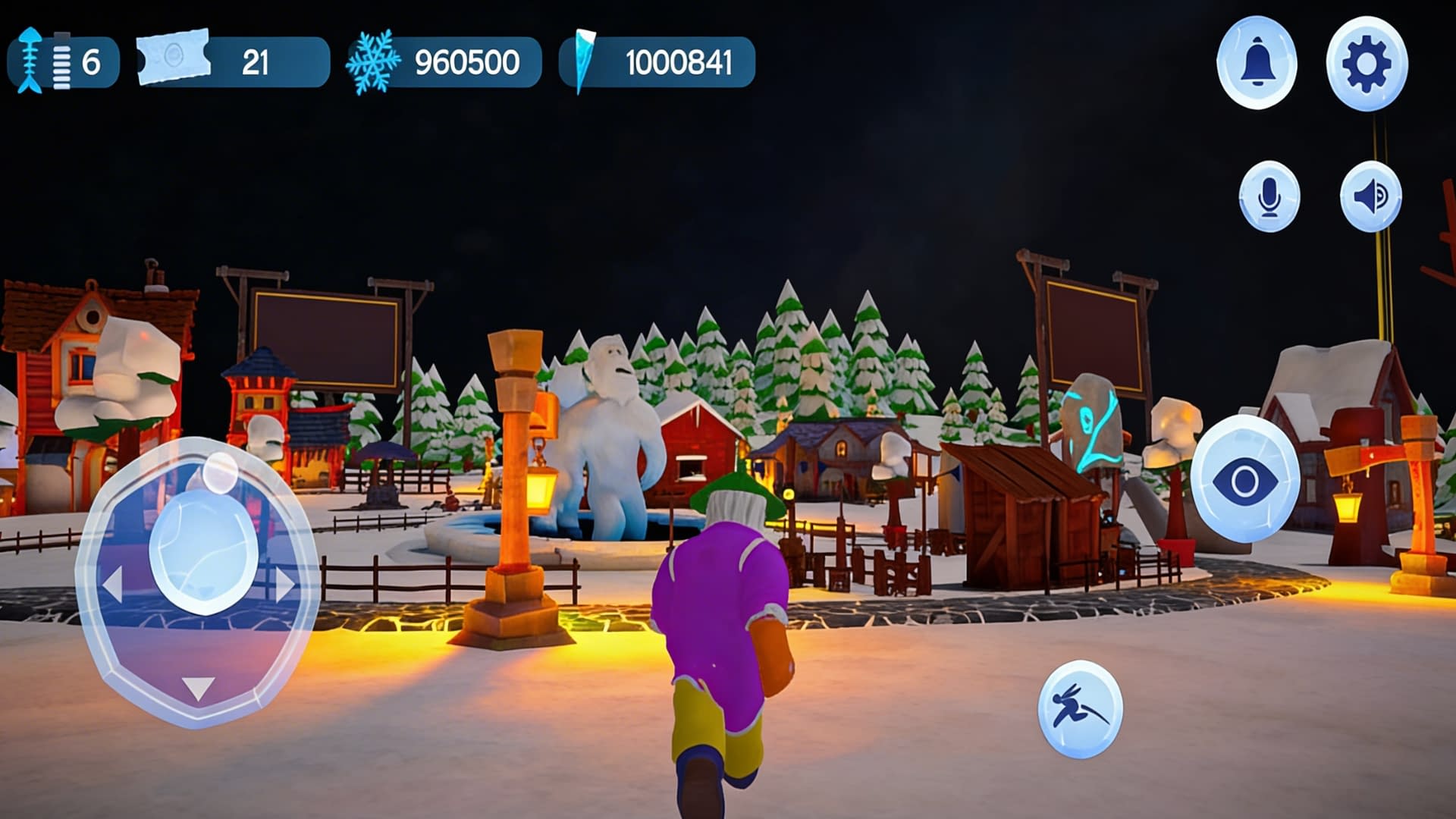Open the ticket counter showing 21
This screenshot has height=819, width=1456.
pos(233,62)
